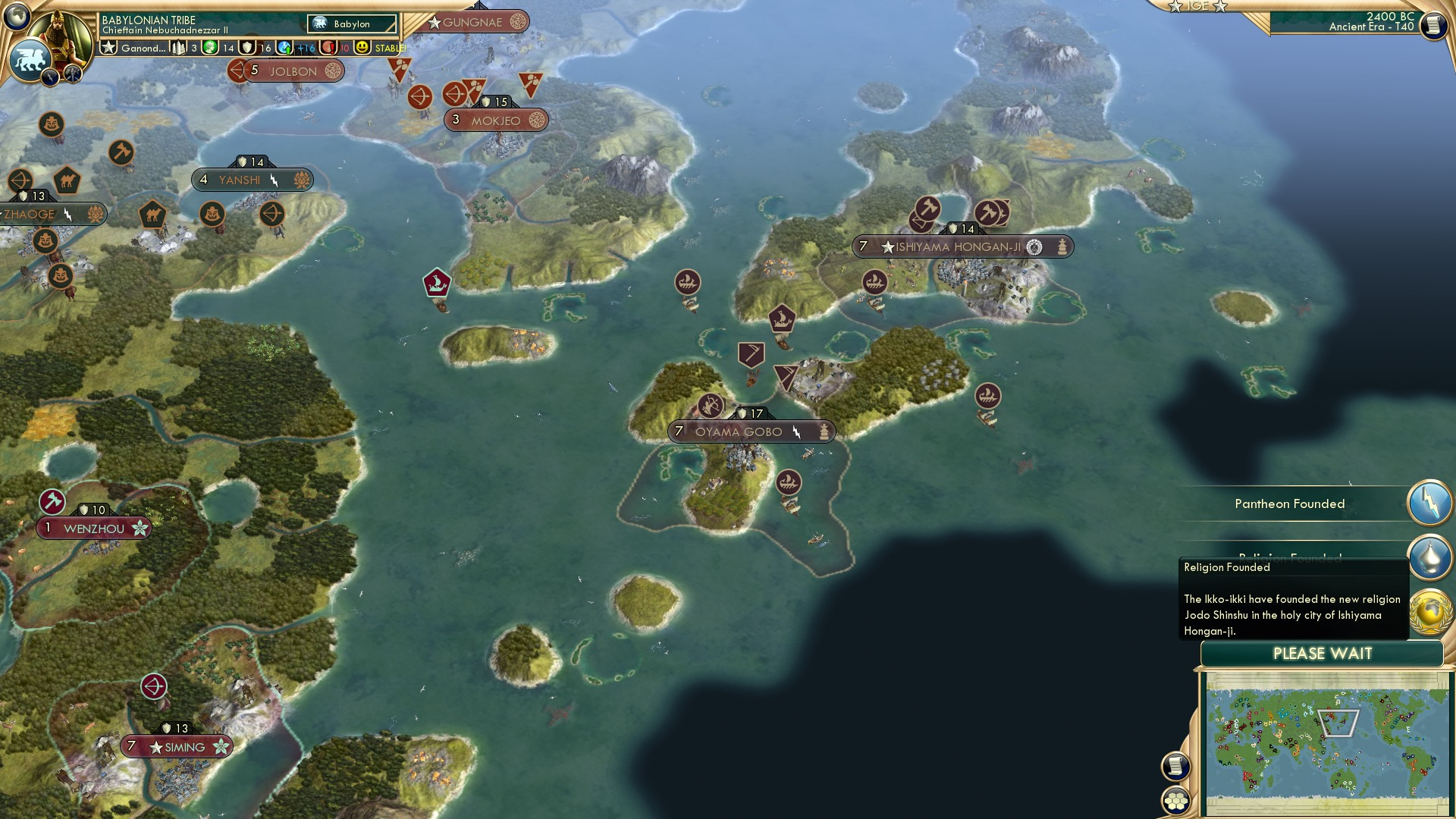Click the flower icon on Siming's city banner
Screen dimensions: 1456x819
(x=219, y=747)
